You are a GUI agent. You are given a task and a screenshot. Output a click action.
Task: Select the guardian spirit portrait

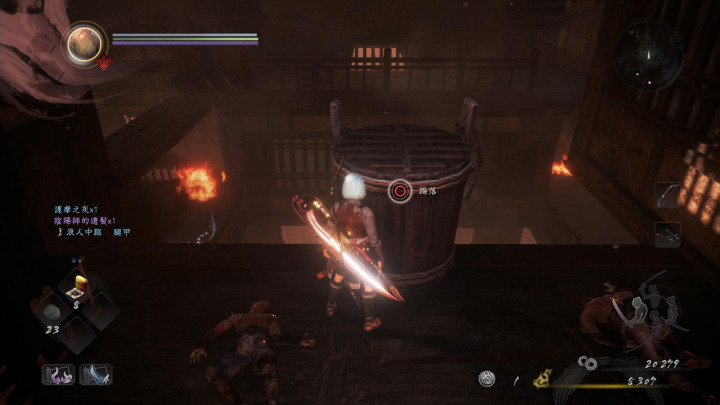point(83,43)
